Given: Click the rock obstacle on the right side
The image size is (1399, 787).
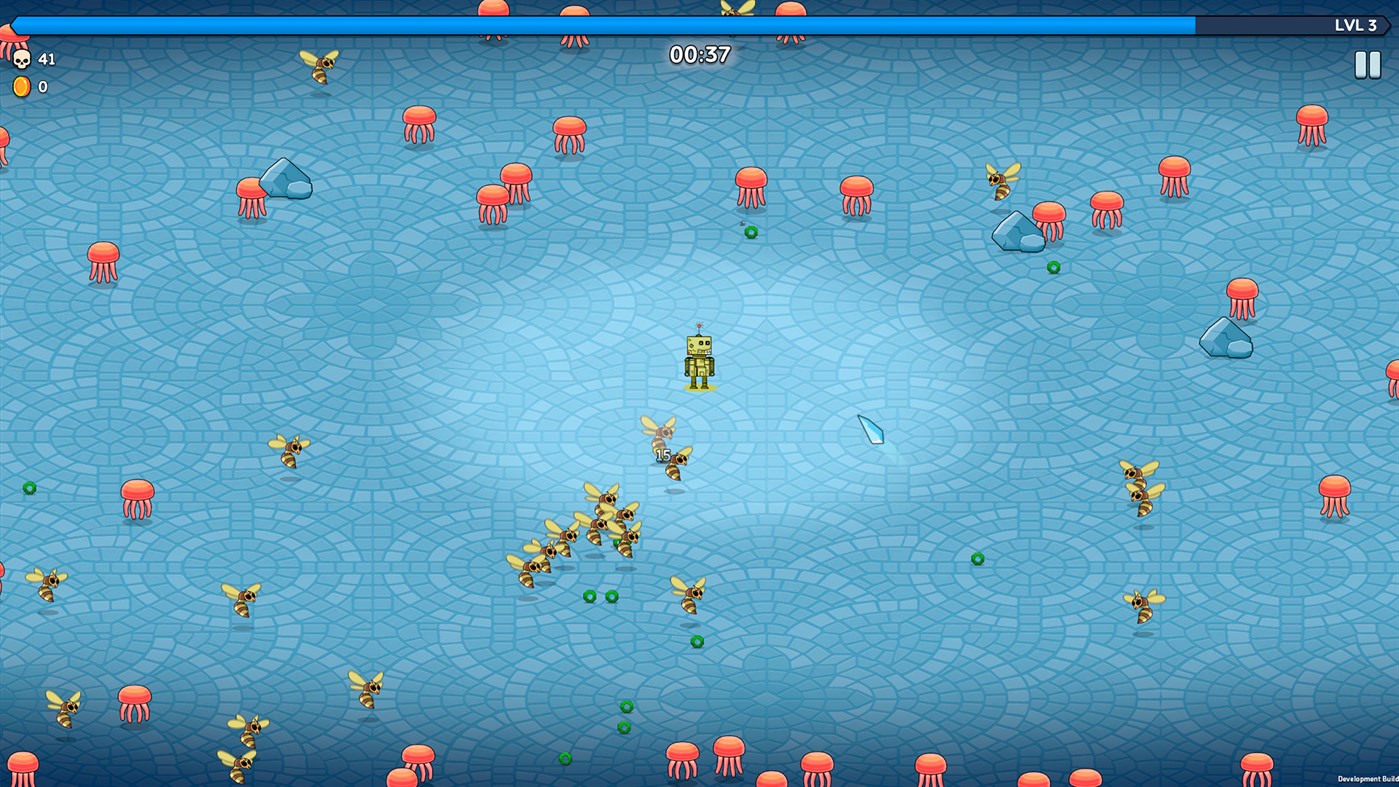Looking at the screenshot, I should [x=1226, y=338].
